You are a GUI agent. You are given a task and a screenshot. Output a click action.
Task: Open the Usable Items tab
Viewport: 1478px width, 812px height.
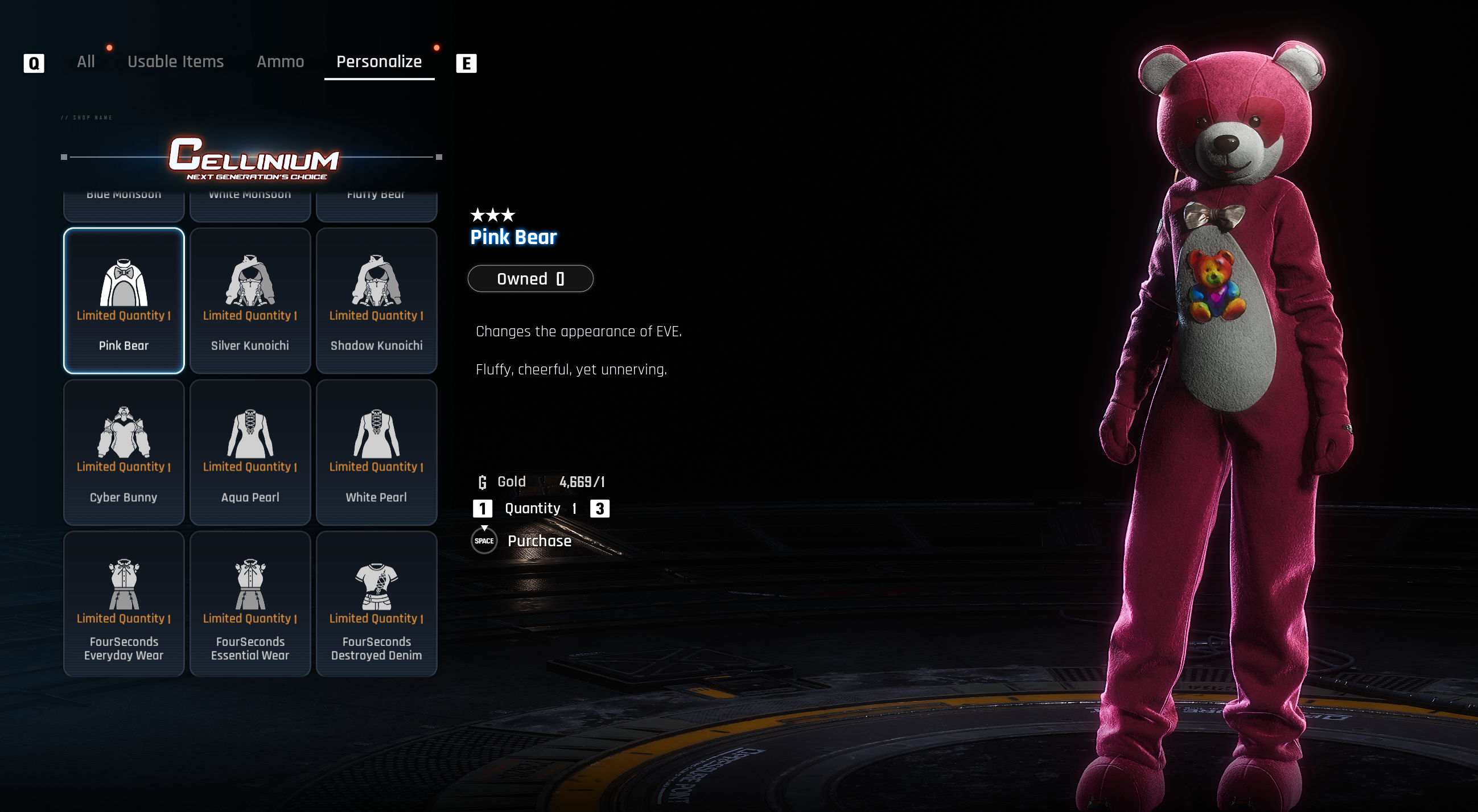(x=175, y=61)
